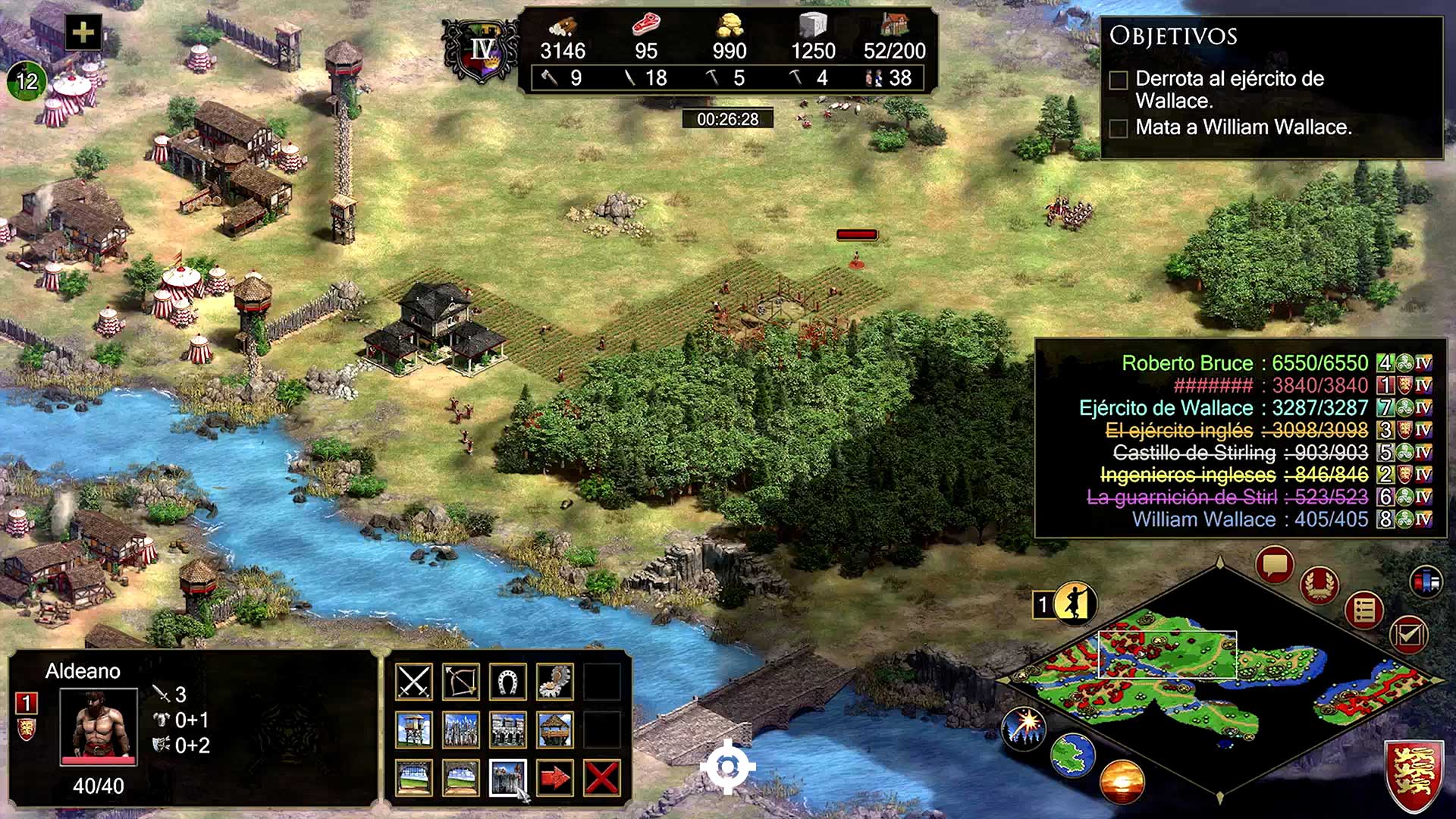1456x819 pixels.
Task: Click the red arrow next-page button
Action: [x=554, y=777]
